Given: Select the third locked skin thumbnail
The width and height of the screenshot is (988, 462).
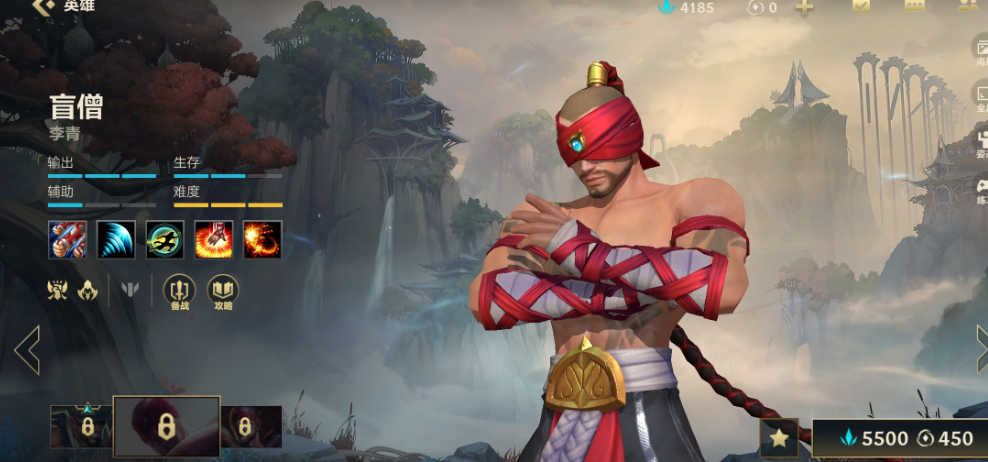Looking at the screenshot, I should (251, 426).
